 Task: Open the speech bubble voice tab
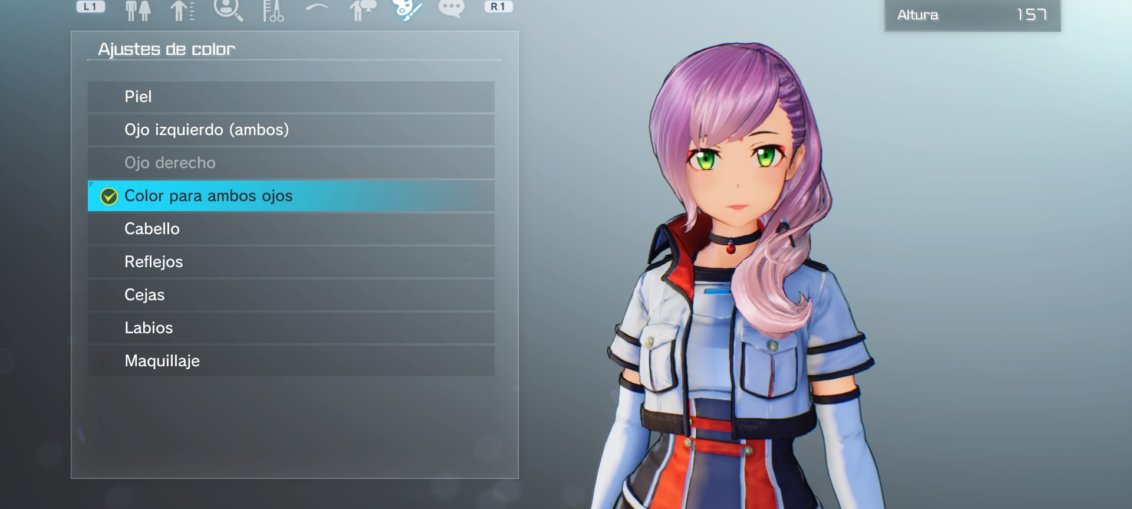pyautogui.click(x=452, y=9)
